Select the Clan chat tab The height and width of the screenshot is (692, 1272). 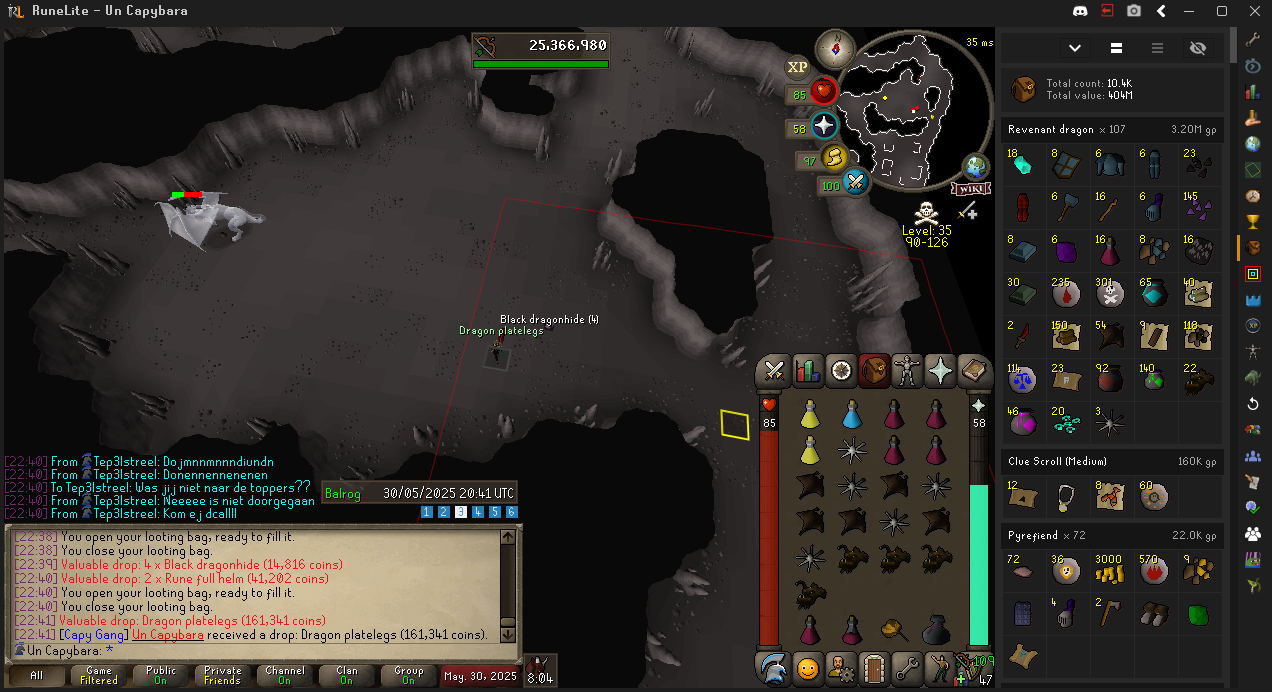pyautogui.click(x=346, y=676)
